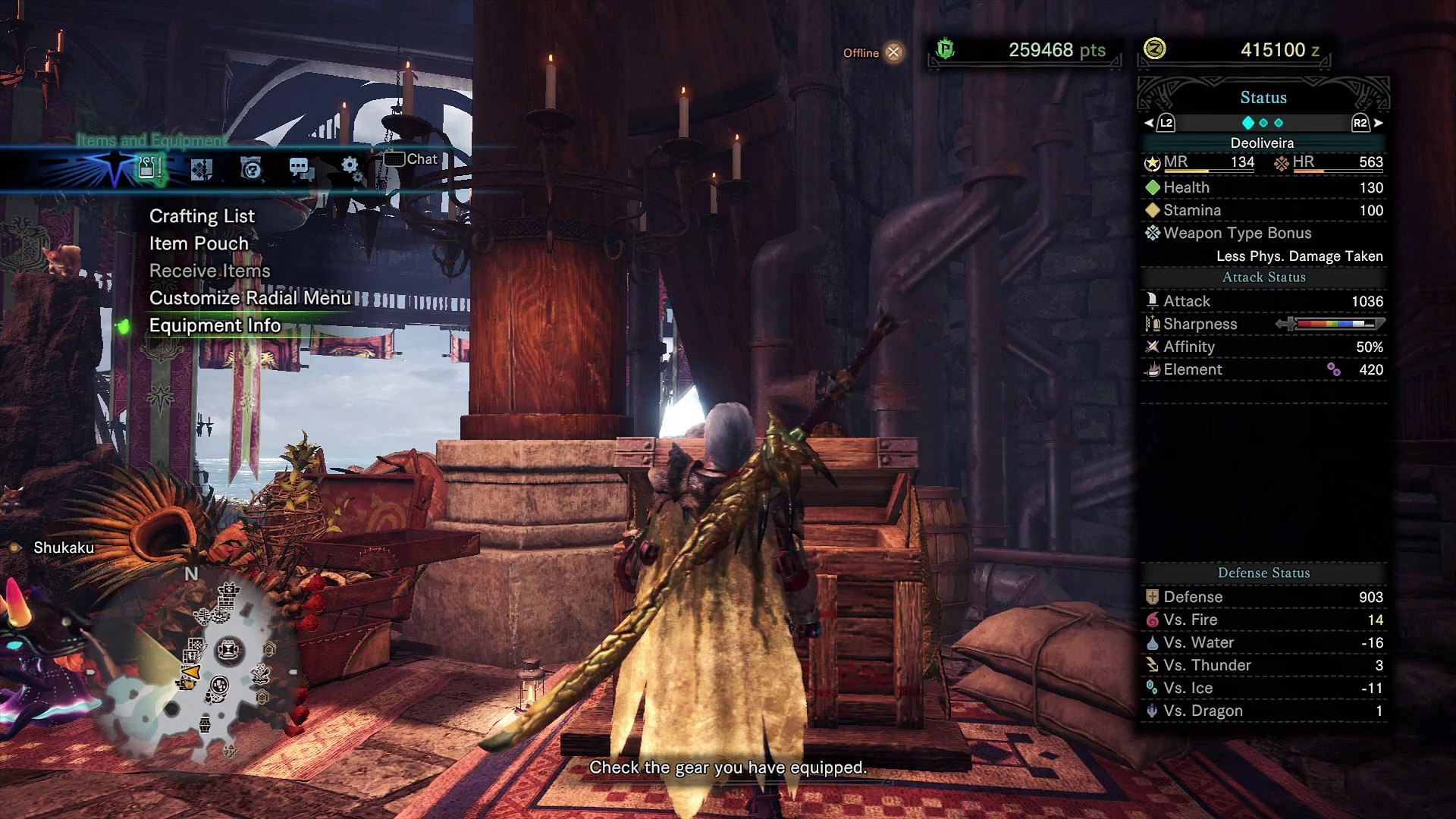Open the Crafting List
The width and height of the screenshot is (1456, 819).
(x=202, y=216)
